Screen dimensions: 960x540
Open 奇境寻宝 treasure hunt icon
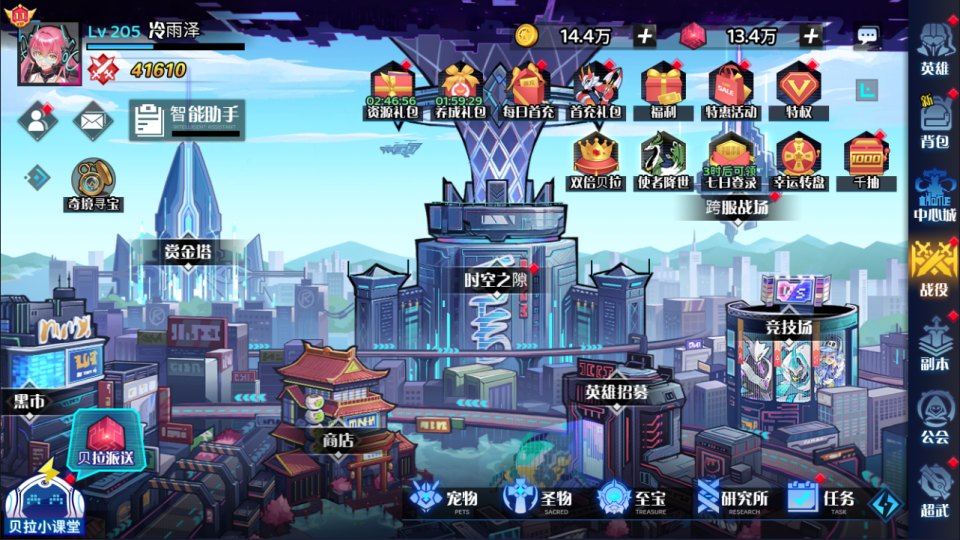pyautogui.click(x=95, y=185)
